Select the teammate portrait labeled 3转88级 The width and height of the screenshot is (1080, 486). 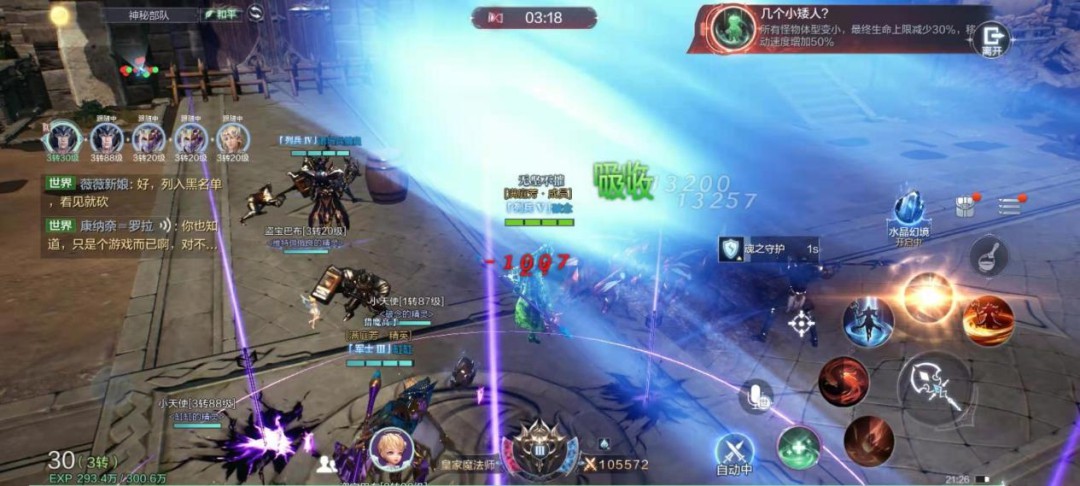point(106,139)
